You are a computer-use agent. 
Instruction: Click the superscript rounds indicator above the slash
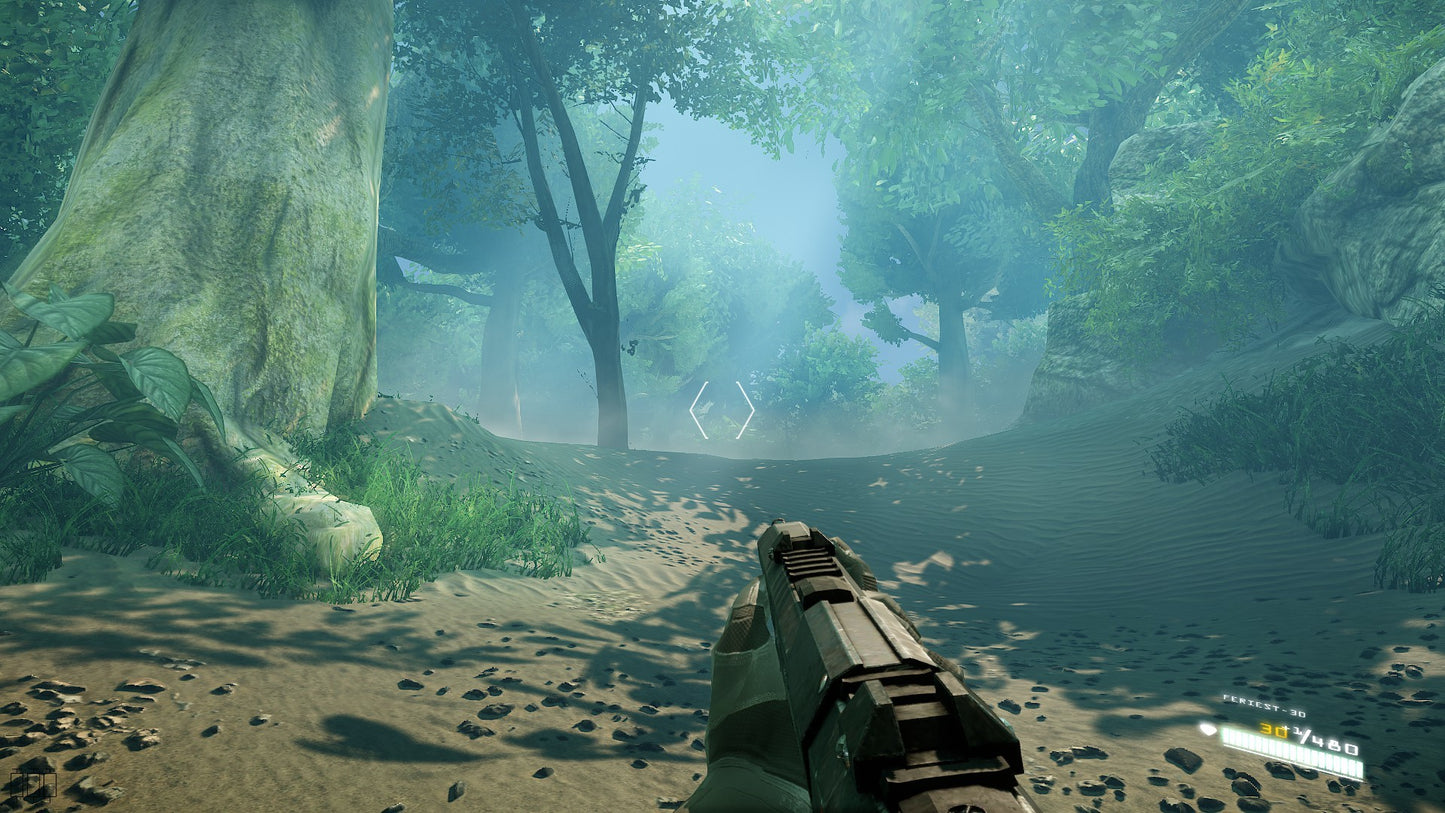click(x=1296, y=730)
